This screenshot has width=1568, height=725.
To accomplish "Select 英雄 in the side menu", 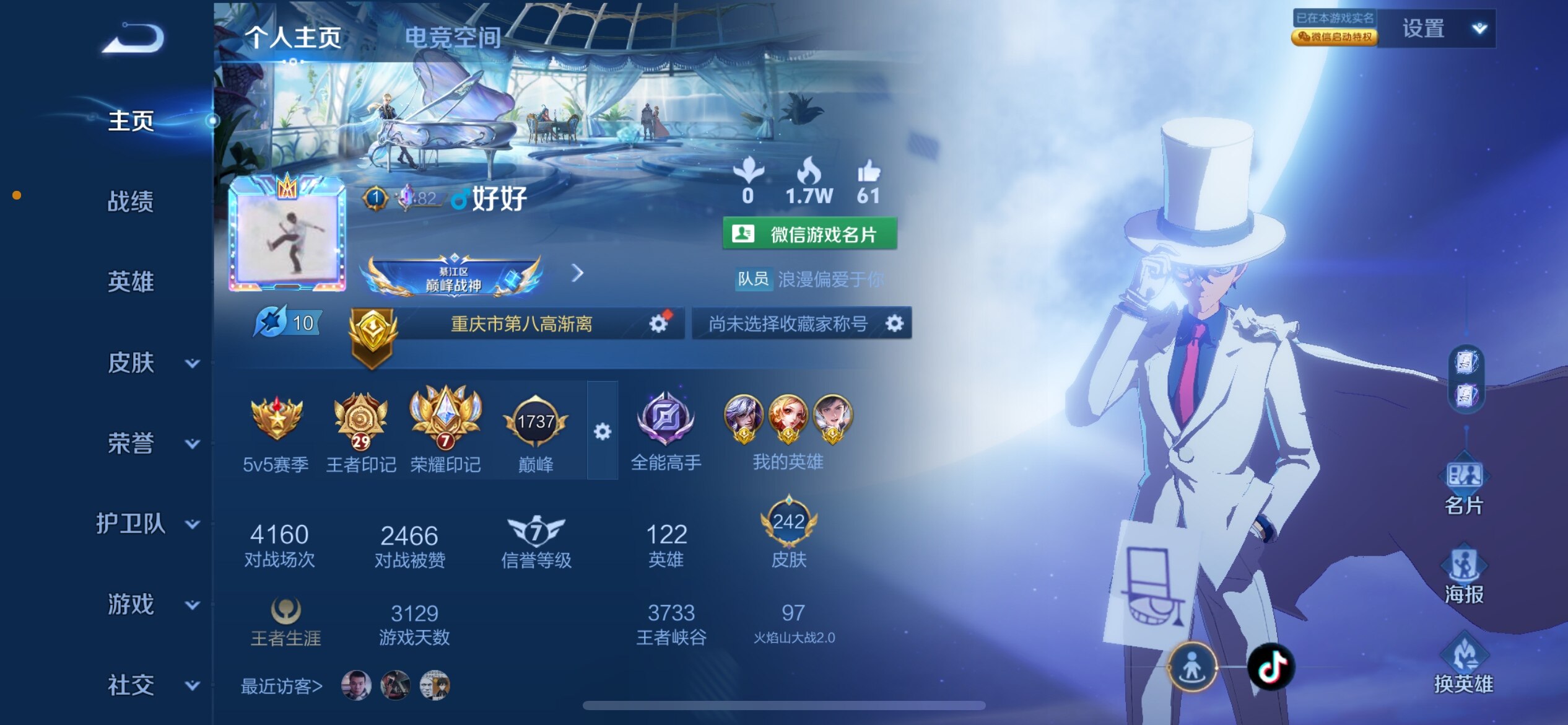I will coord(131,282).
